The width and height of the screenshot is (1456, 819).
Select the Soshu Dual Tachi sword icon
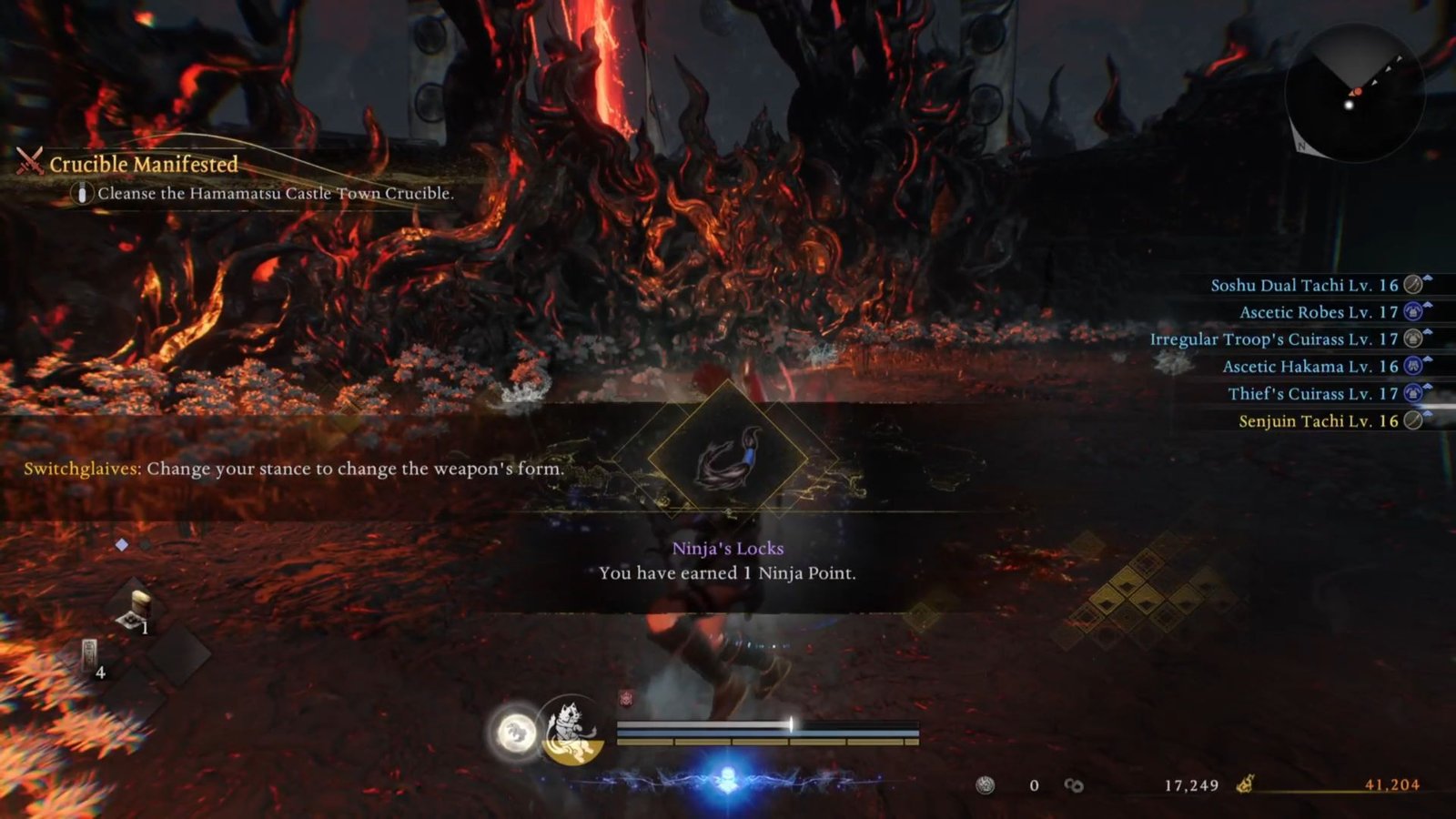(1412, 285)
